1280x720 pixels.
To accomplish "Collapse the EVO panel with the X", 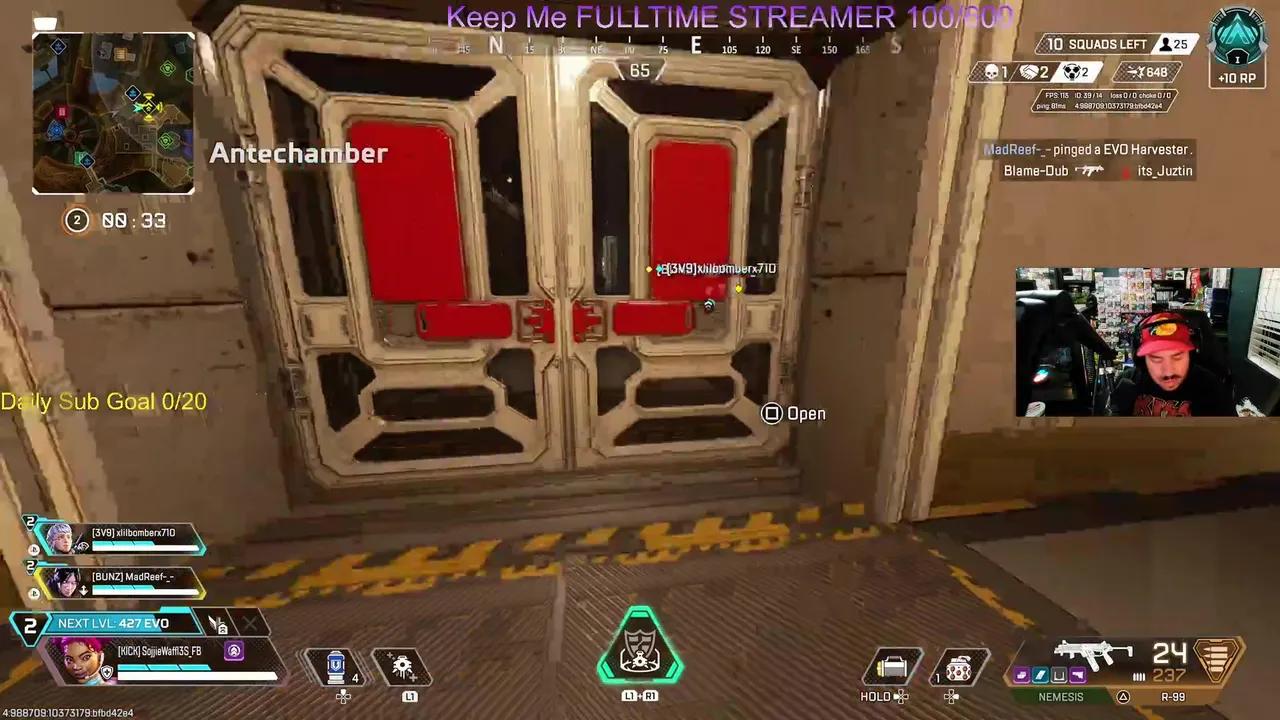I will click(x=249, y=624).
